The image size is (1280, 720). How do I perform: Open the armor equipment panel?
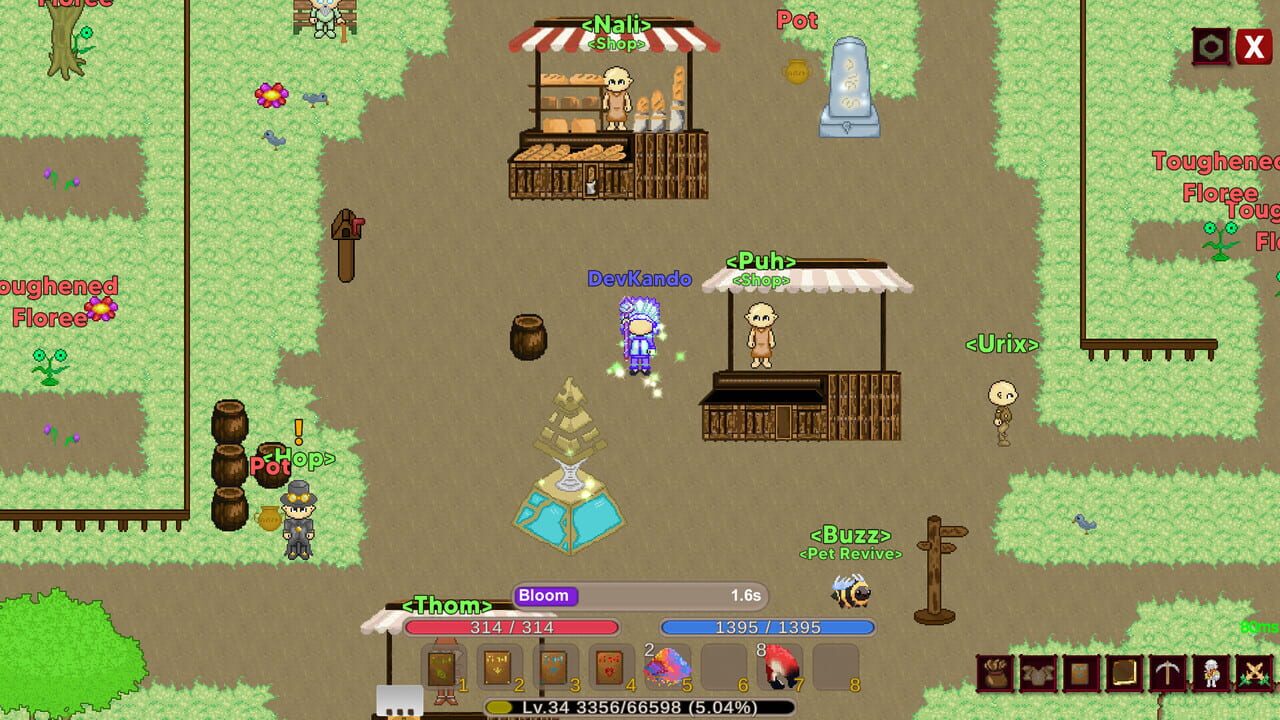[1038, 672]
